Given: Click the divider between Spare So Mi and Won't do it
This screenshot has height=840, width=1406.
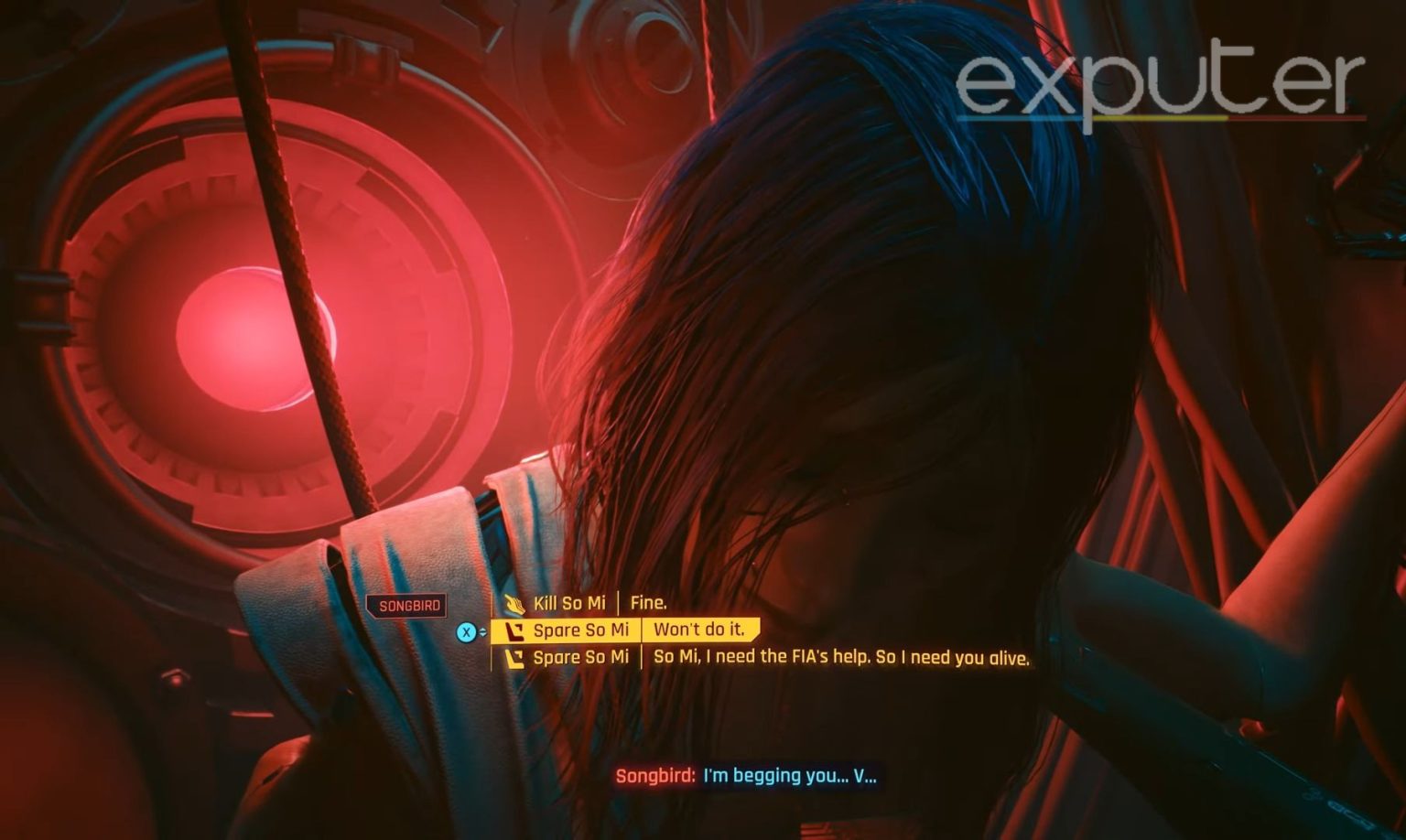Looking at the screenshot, I should pos(644,630).
